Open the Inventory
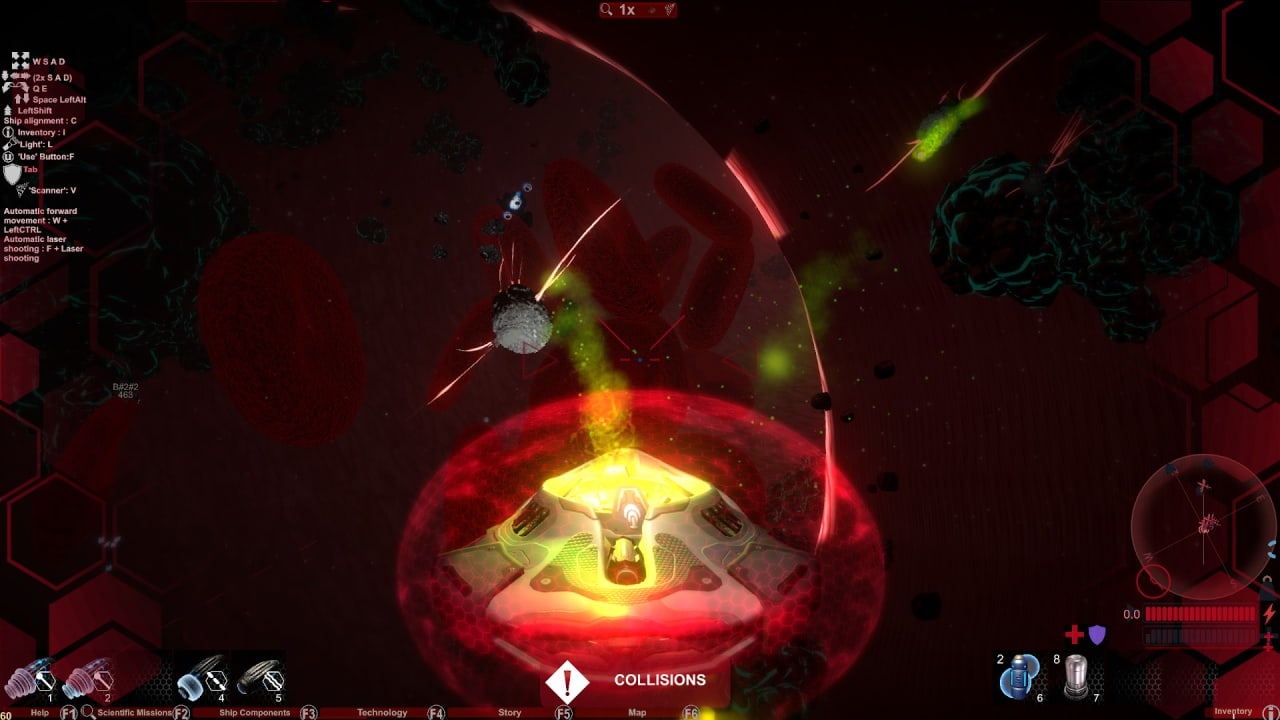This screenshot has width=1280, height=720. point(1233,712)
